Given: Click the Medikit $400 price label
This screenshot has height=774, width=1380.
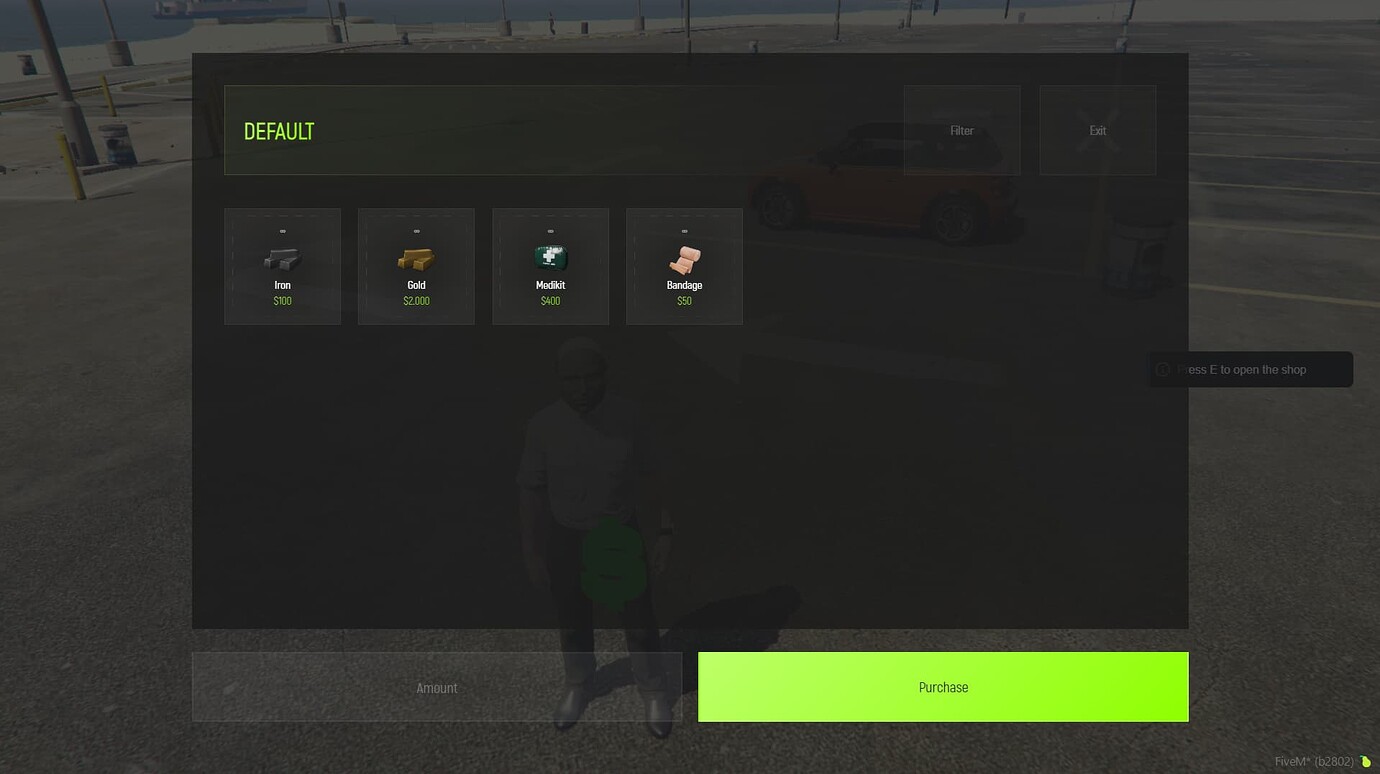Looking at the screenshot, I should pos(550,300).
